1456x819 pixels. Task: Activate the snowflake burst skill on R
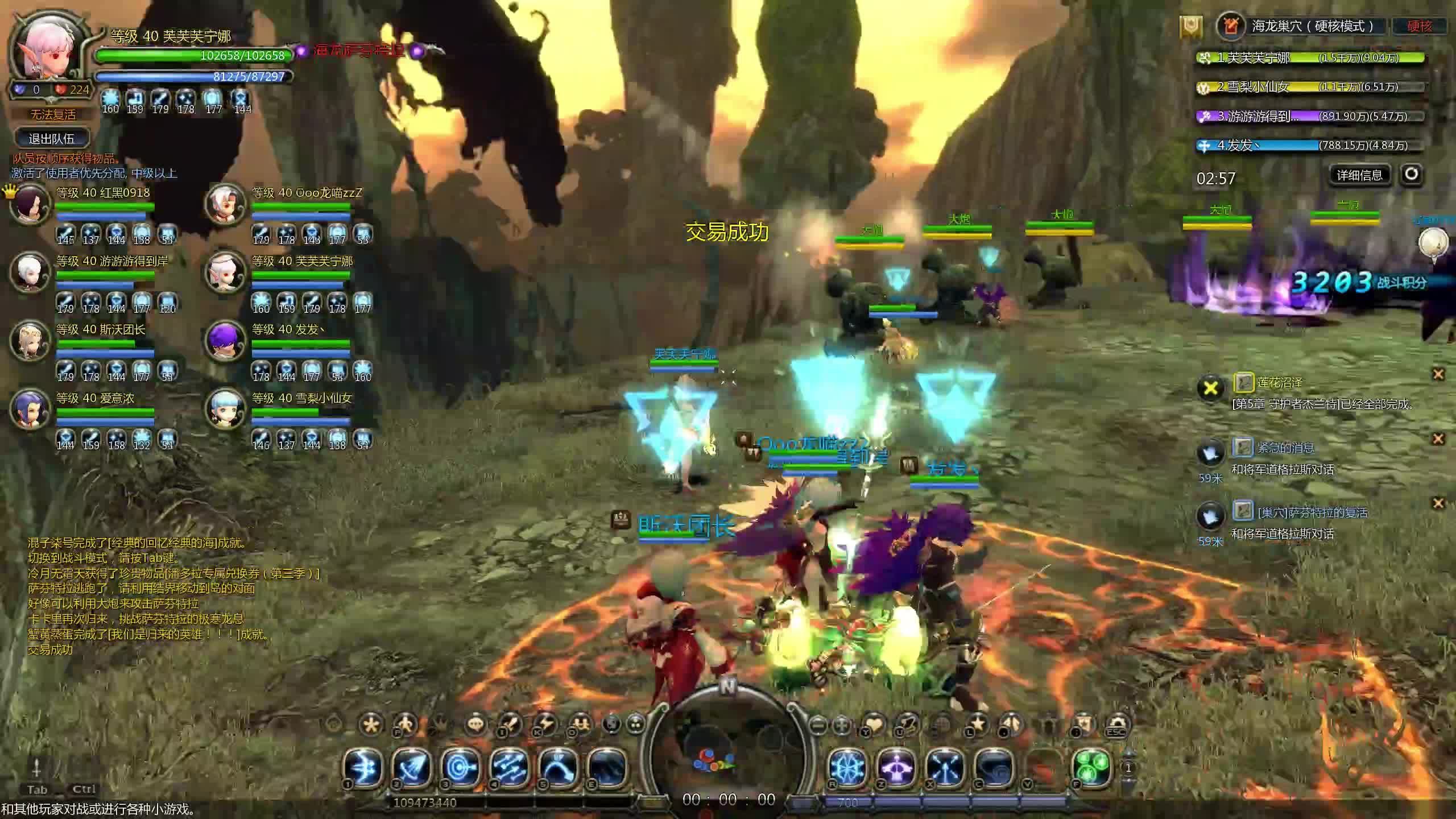click(847, 767)
